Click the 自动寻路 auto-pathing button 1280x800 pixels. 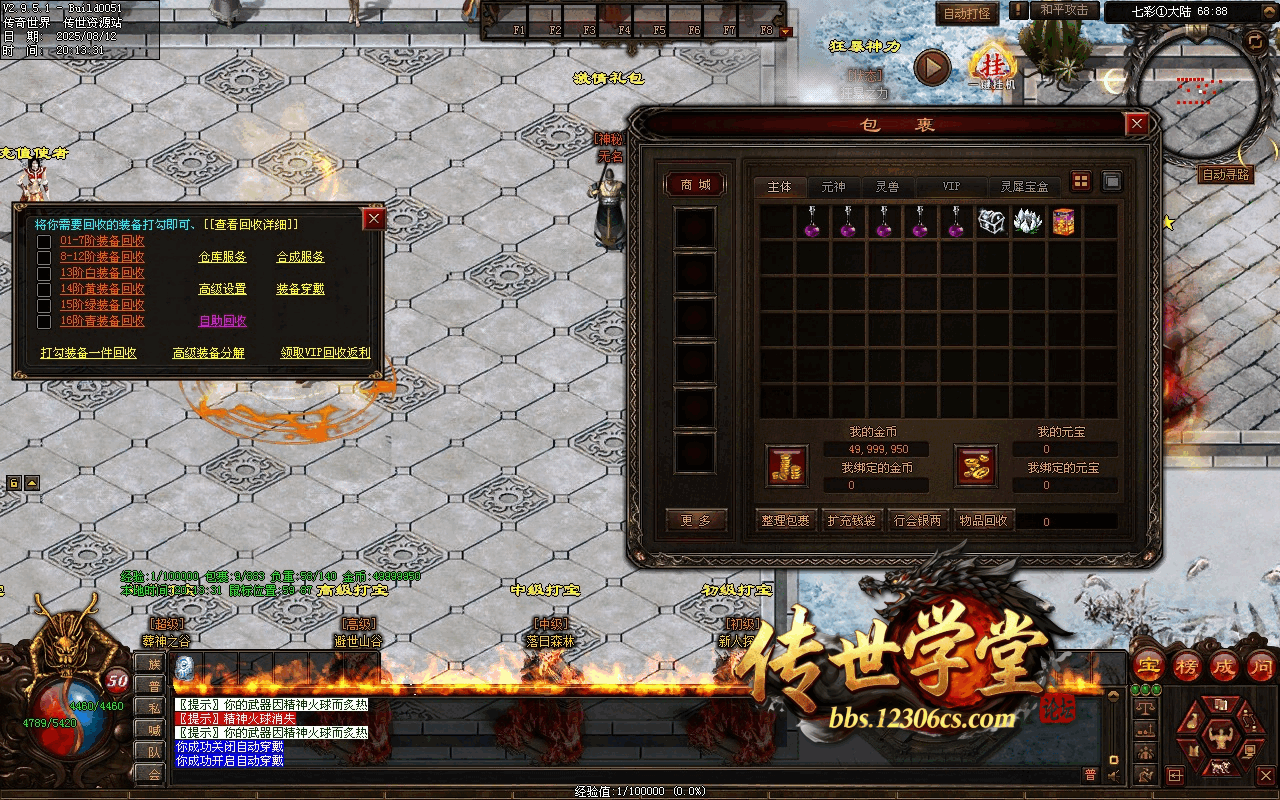pos(1226,175)
